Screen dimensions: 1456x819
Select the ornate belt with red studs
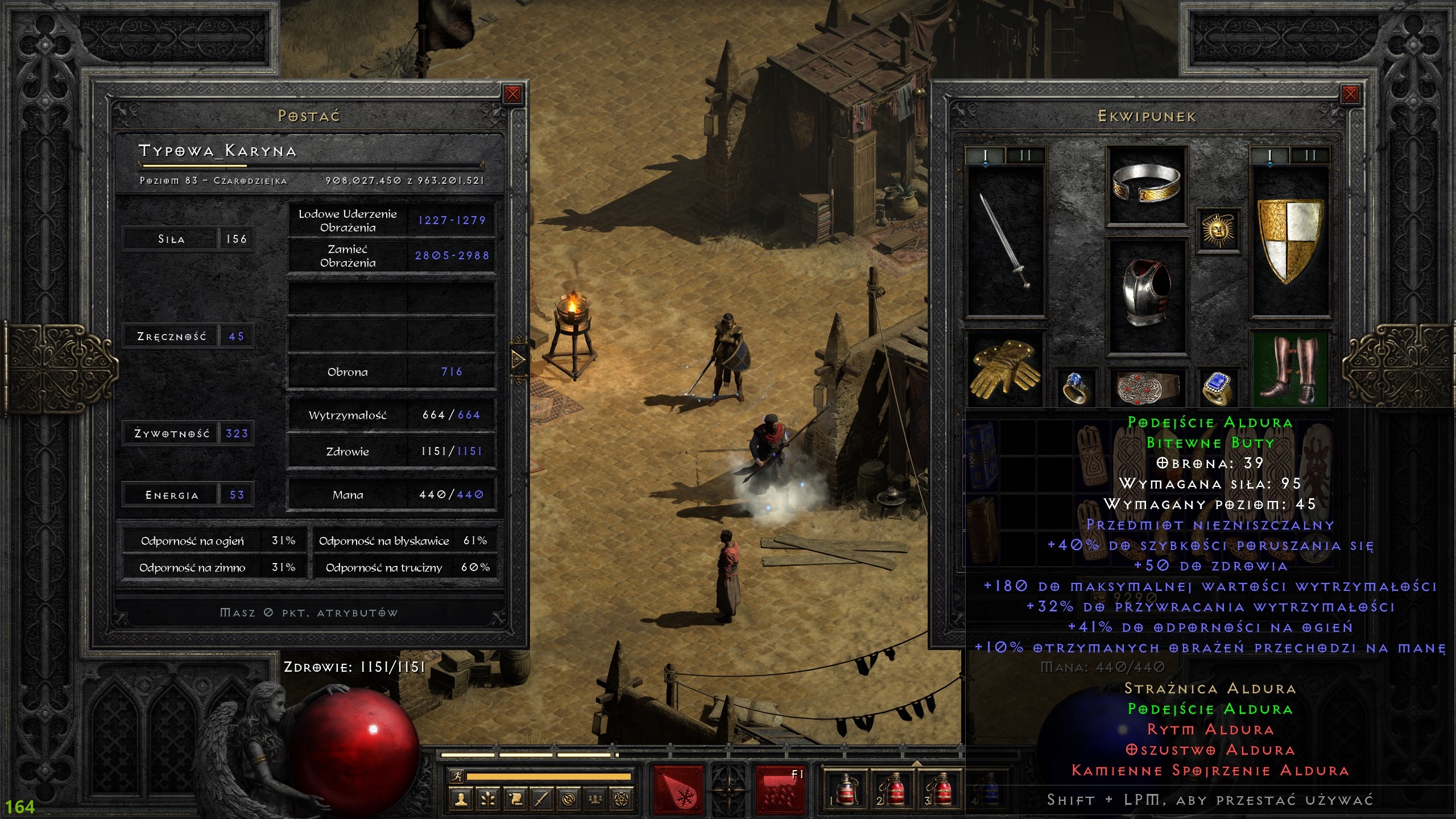pyautogui.click(x=1146, y=388)
